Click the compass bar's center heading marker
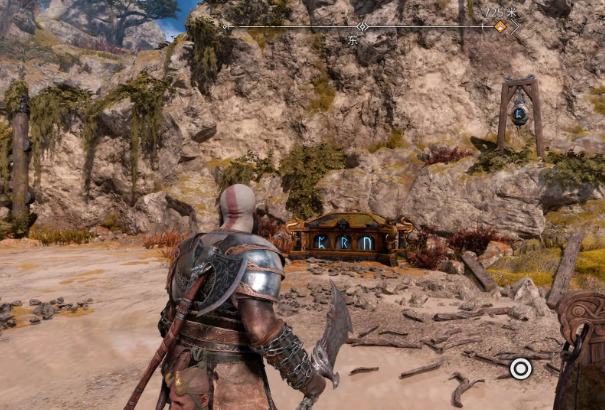 pos(363,26)
